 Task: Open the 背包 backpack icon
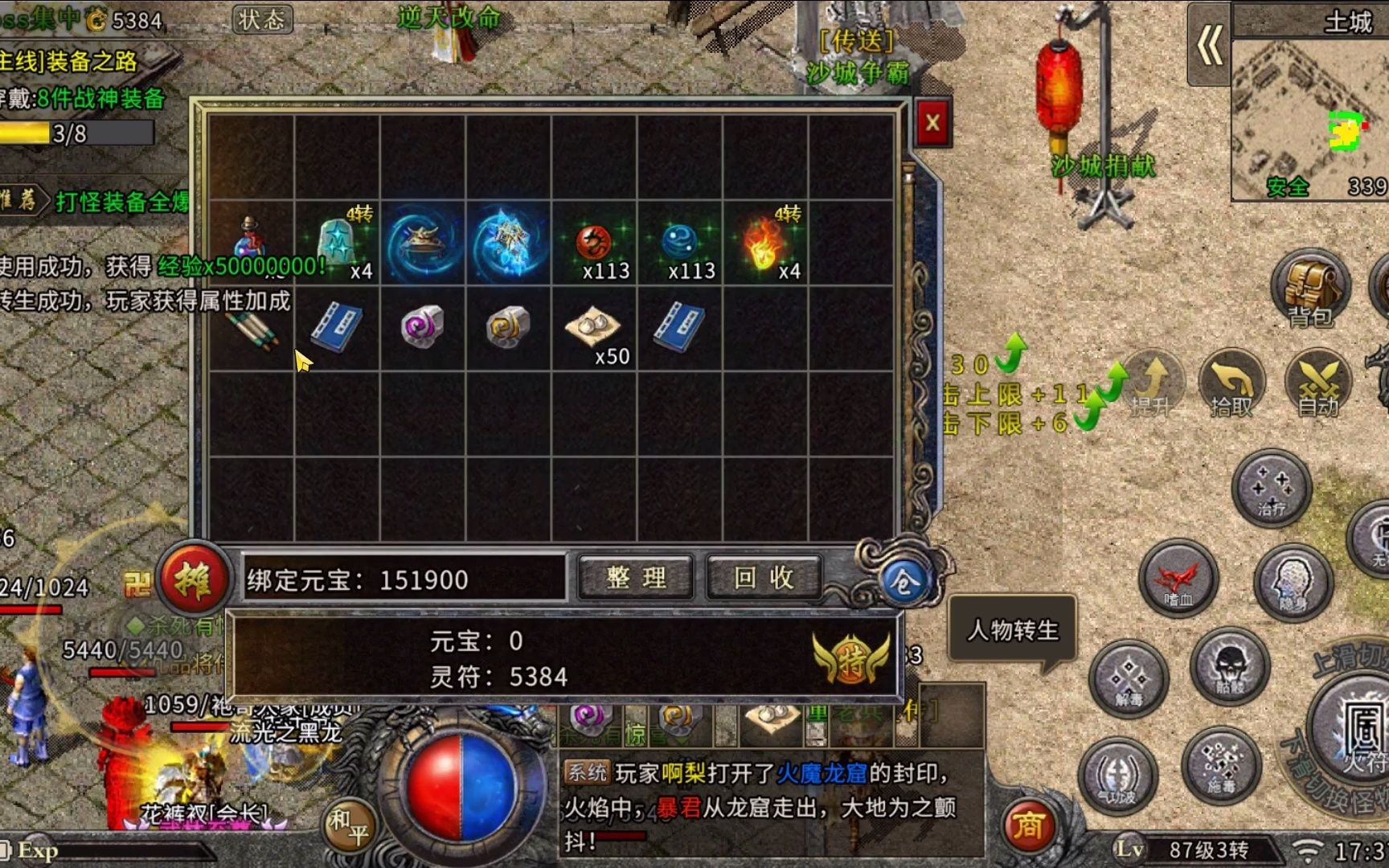pyautogui.click(x=1309, y=286)
